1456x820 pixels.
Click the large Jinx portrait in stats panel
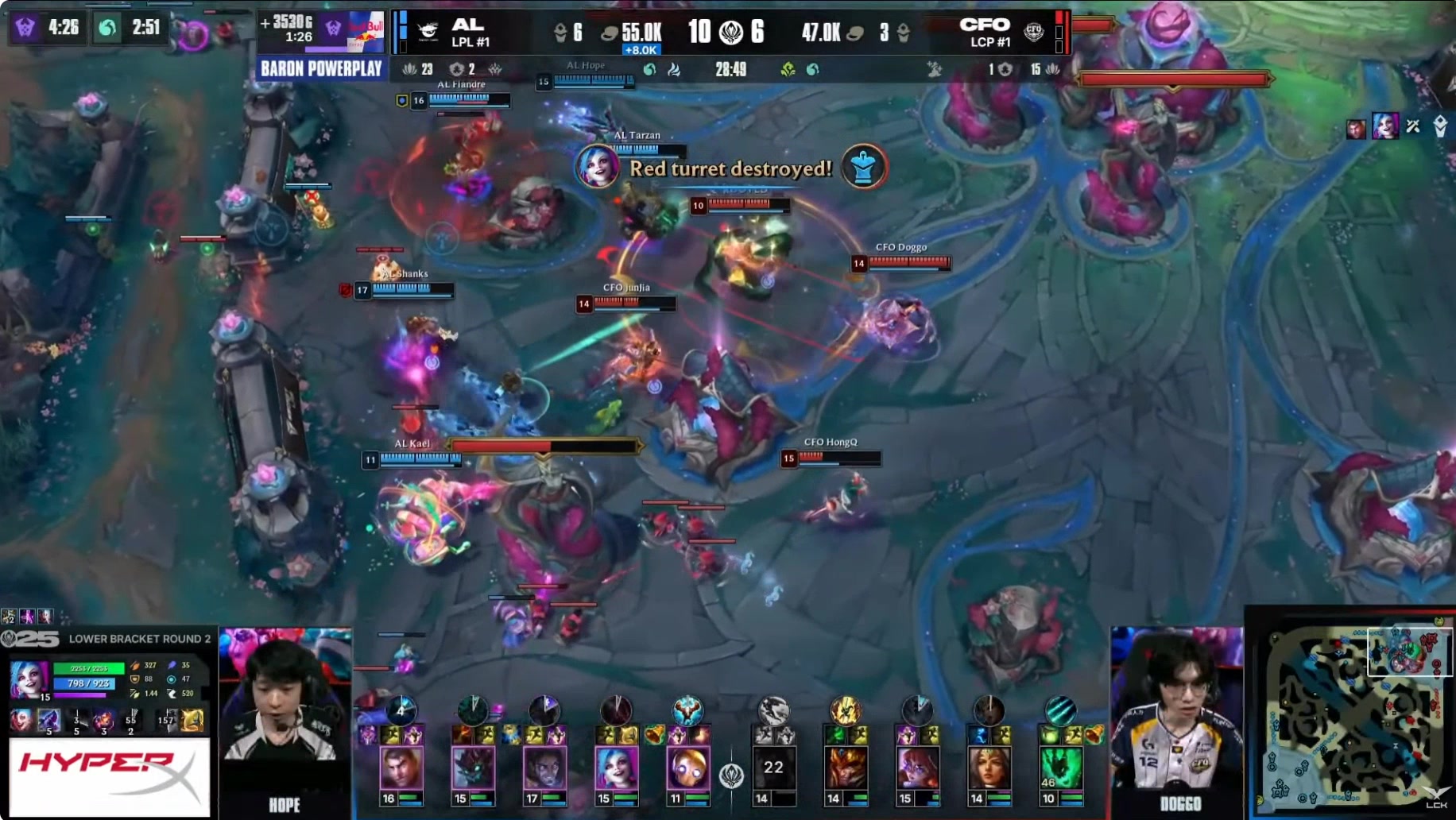(x=29, y=679)
